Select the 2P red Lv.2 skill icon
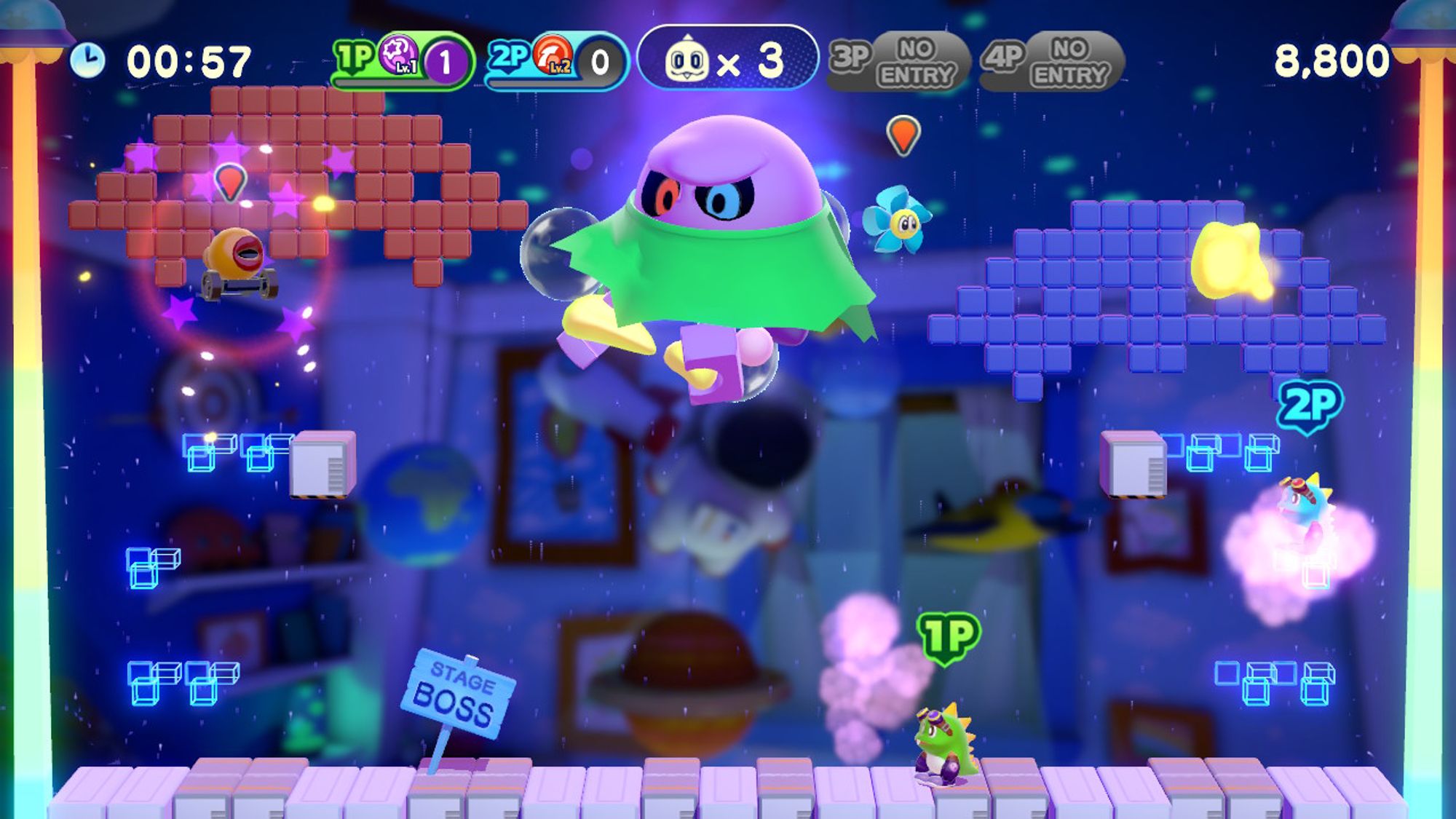 coord(553,55)
